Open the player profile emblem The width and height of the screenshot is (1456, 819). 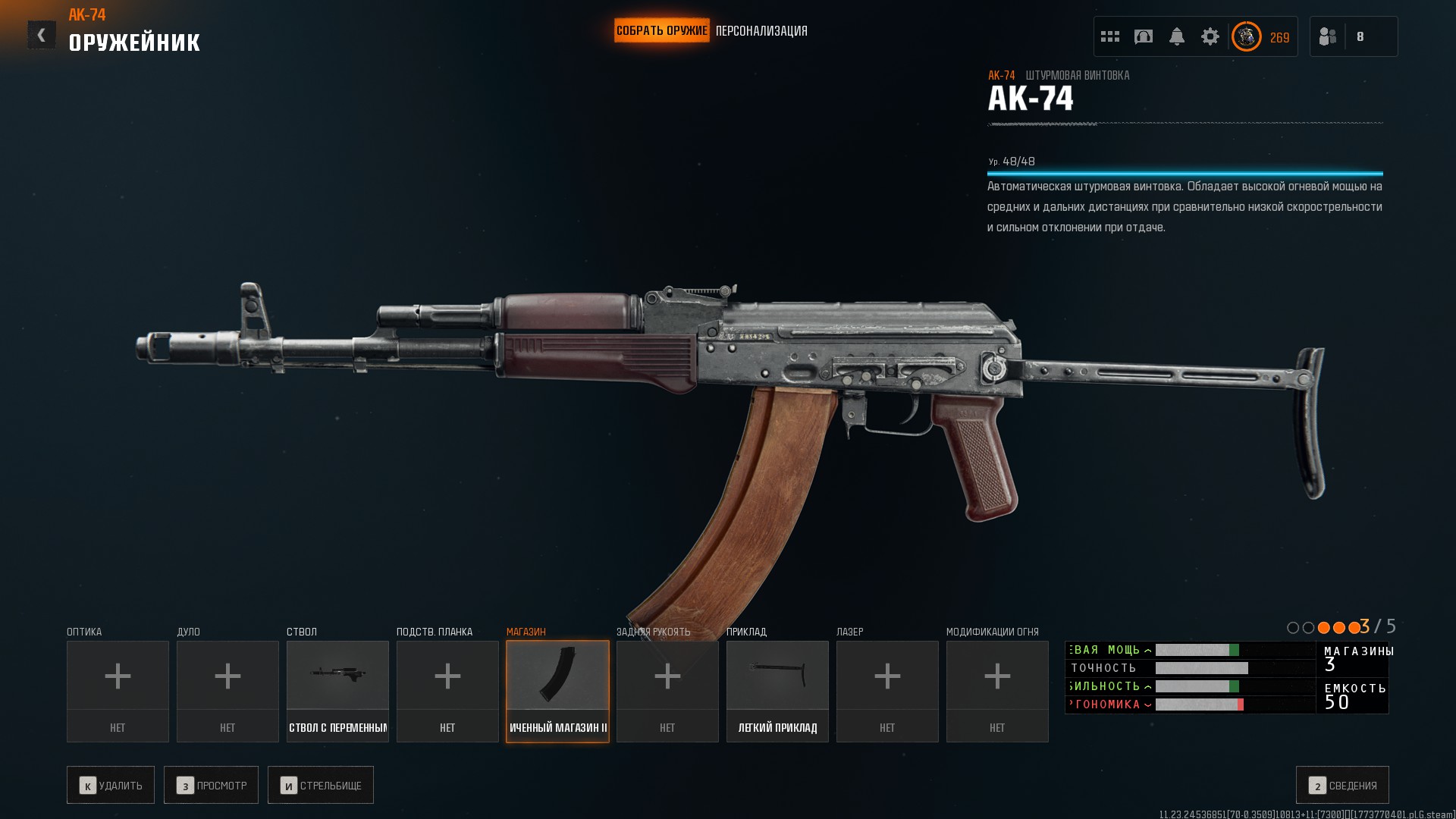1247,36
